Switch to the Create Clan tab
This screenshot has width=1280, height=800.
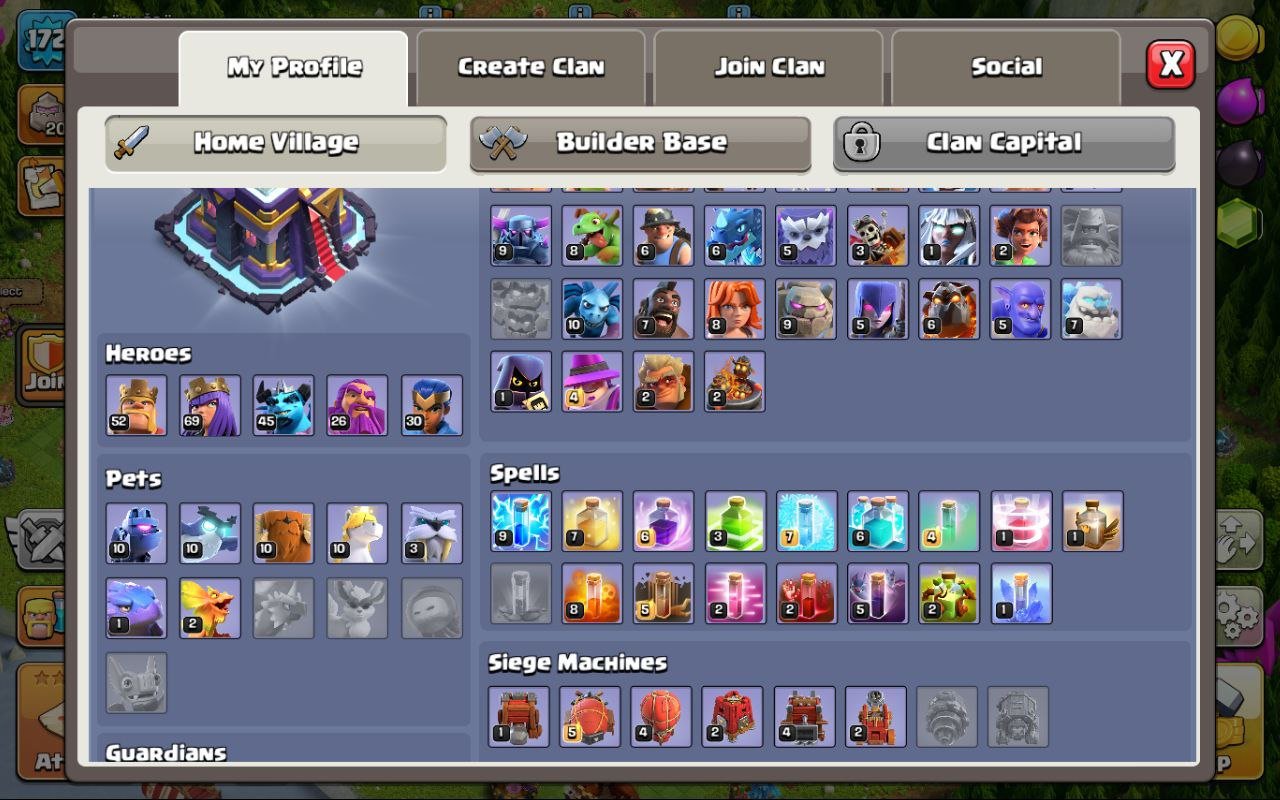(530, 66)
